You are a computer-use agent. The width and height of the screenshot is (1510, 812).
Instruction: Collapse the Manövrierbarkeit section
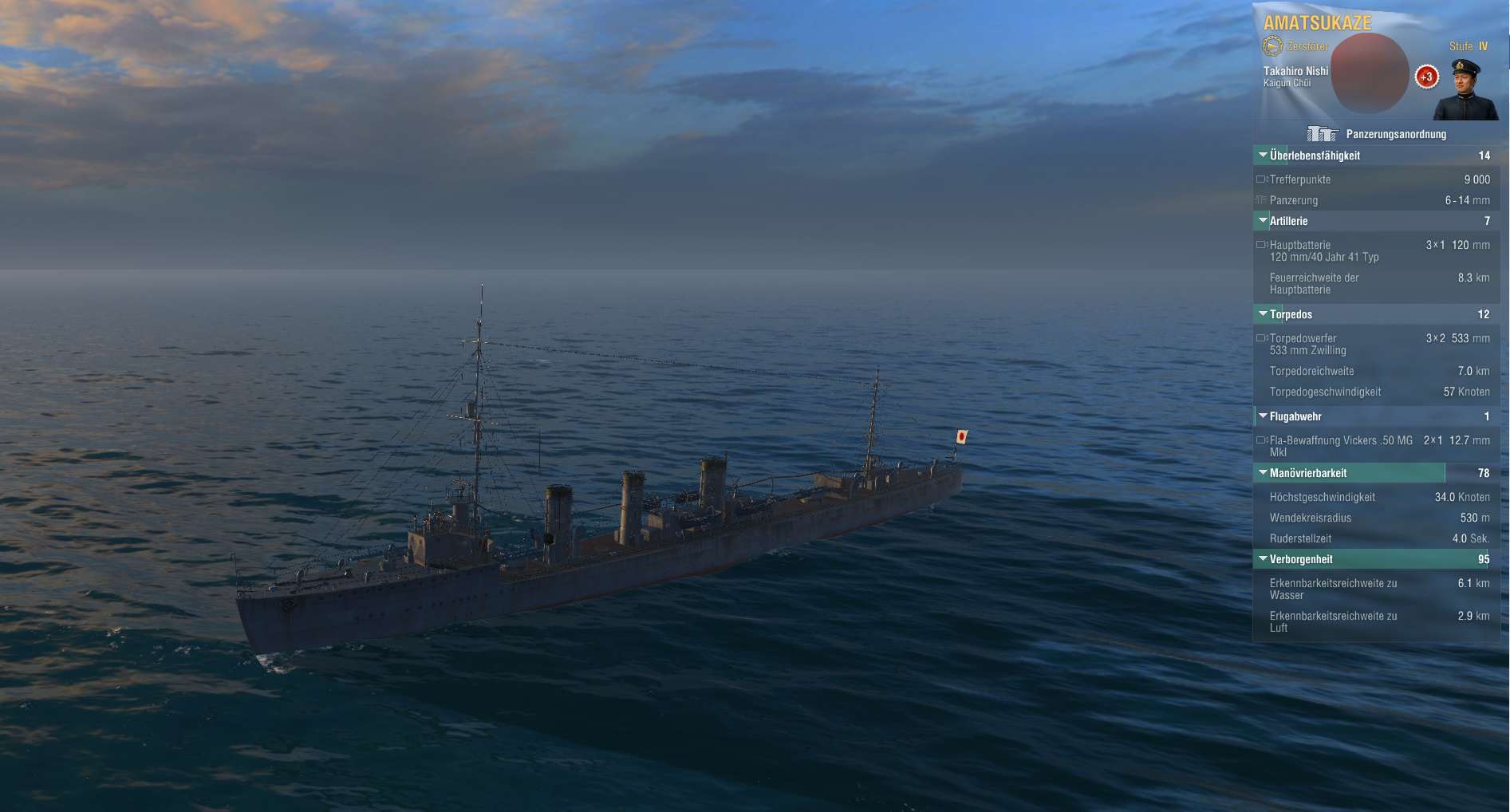(x=1263, y=473)
